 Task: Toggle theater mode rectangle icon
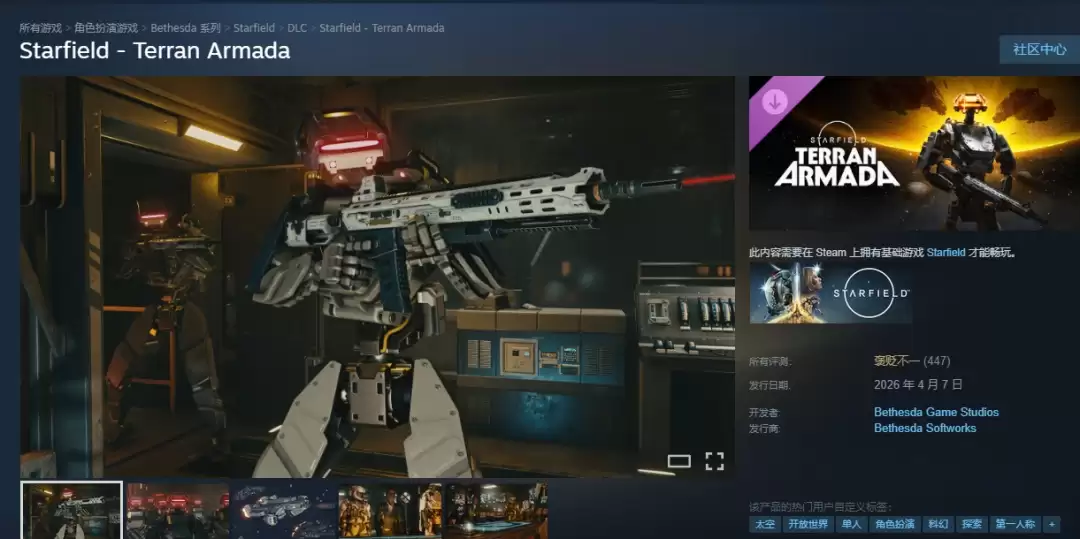679,461
